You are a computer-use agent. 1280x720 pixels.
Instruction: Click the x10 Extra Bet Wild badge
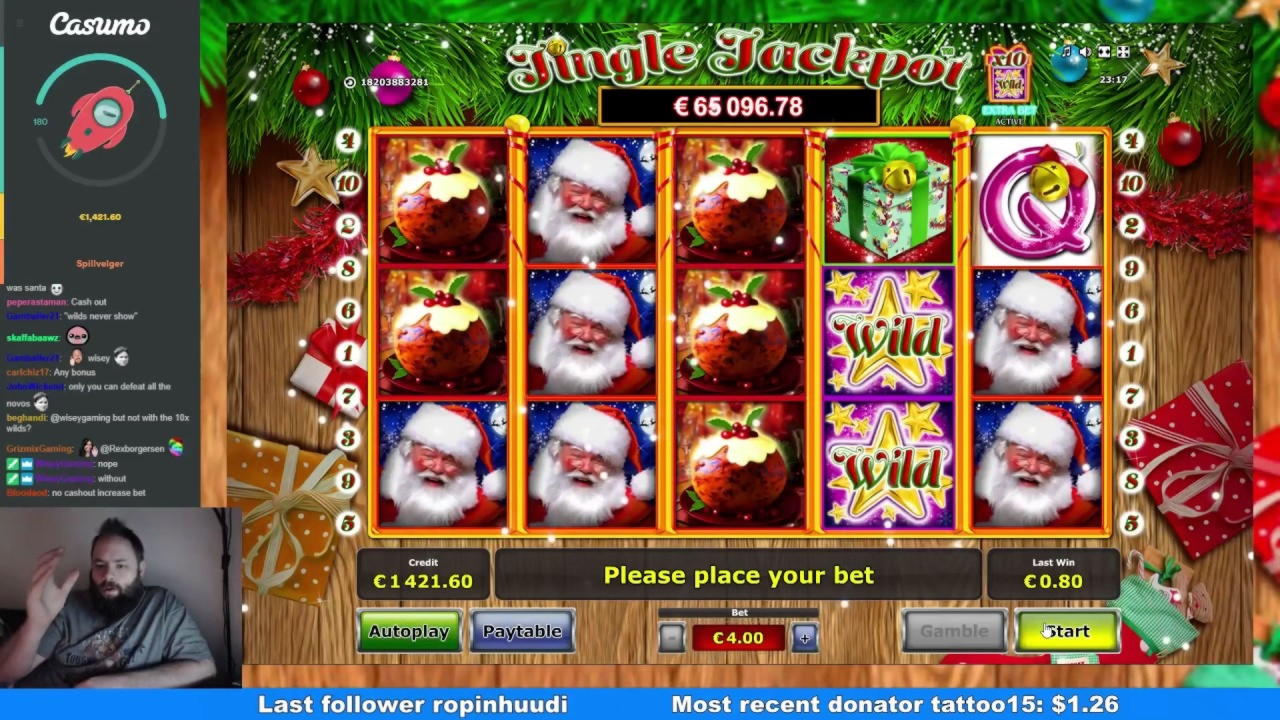pos(1009,75)
